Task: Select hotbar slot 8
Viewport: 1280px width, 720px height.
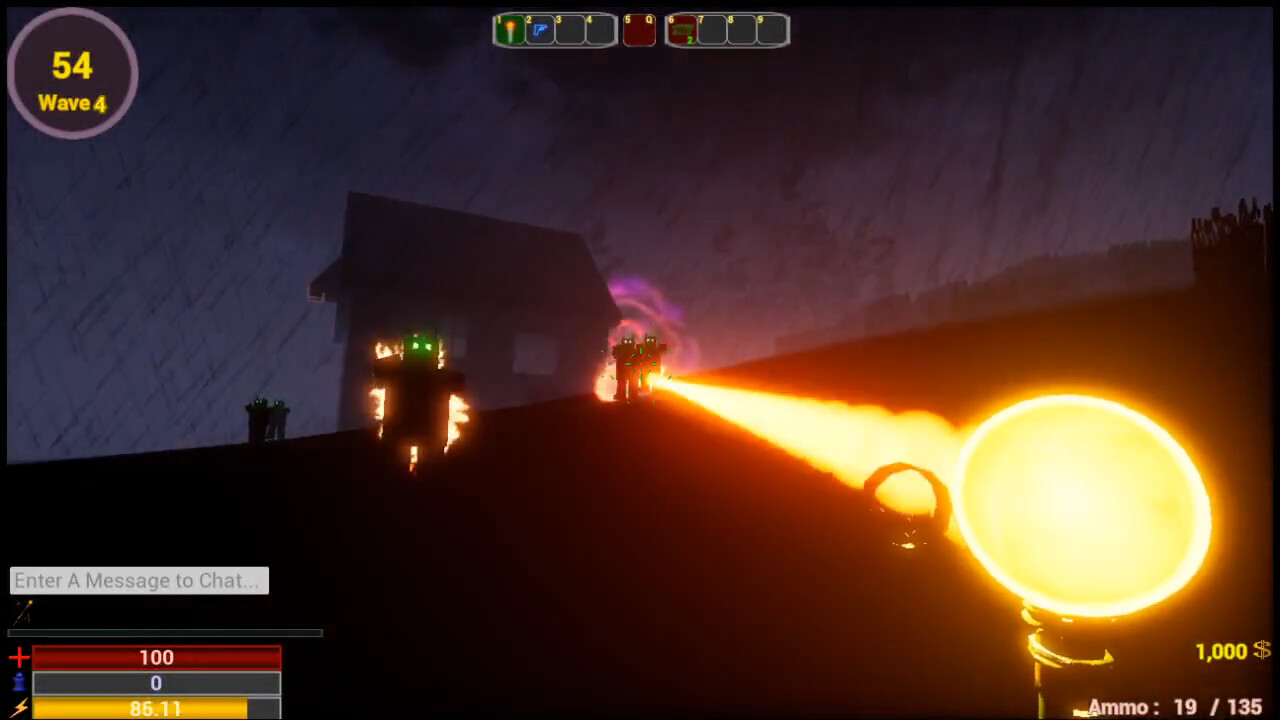Action: coord(744,30)
